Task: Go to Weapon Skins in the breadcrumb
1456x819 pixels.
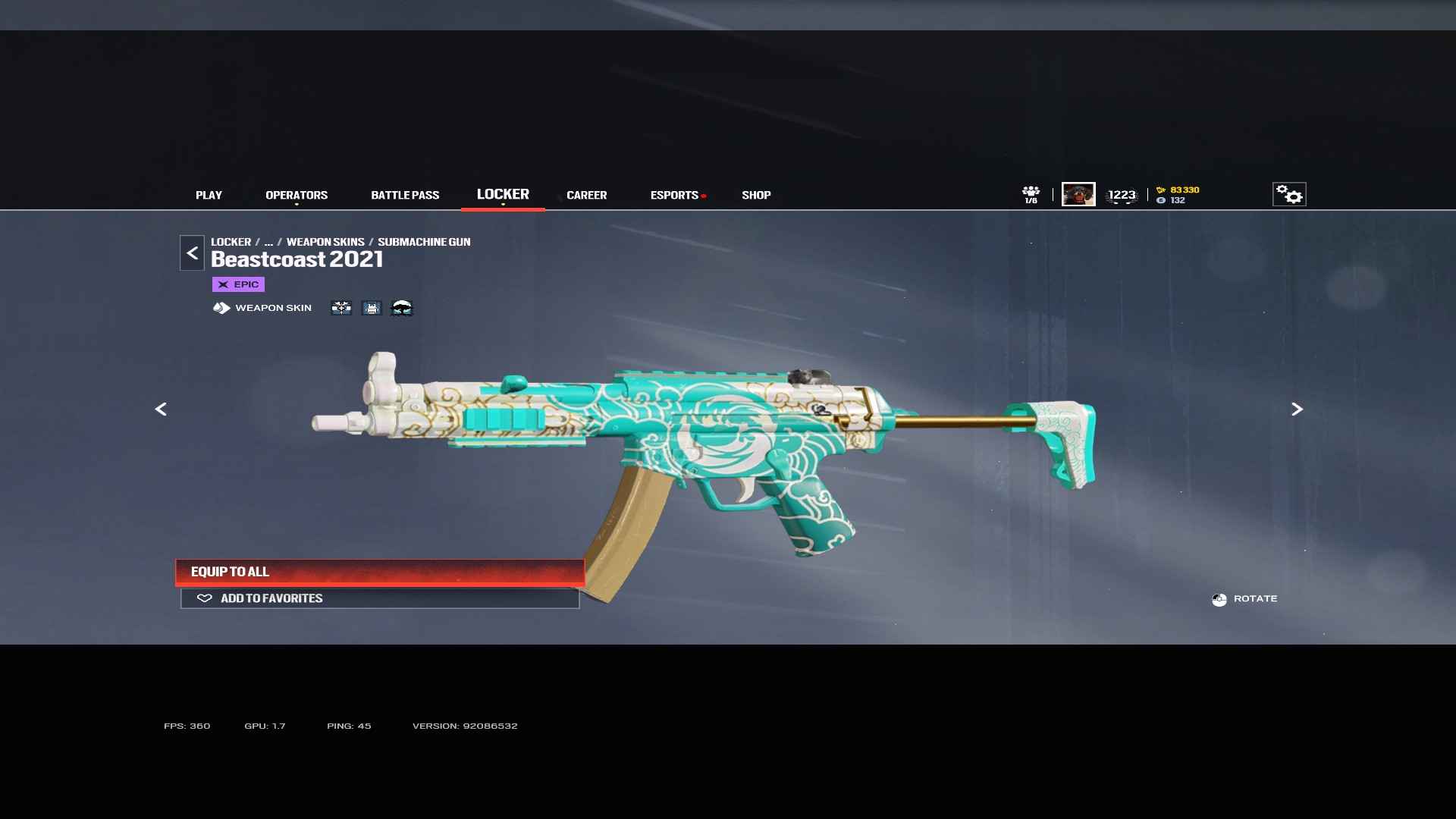Action: [325, 242]
